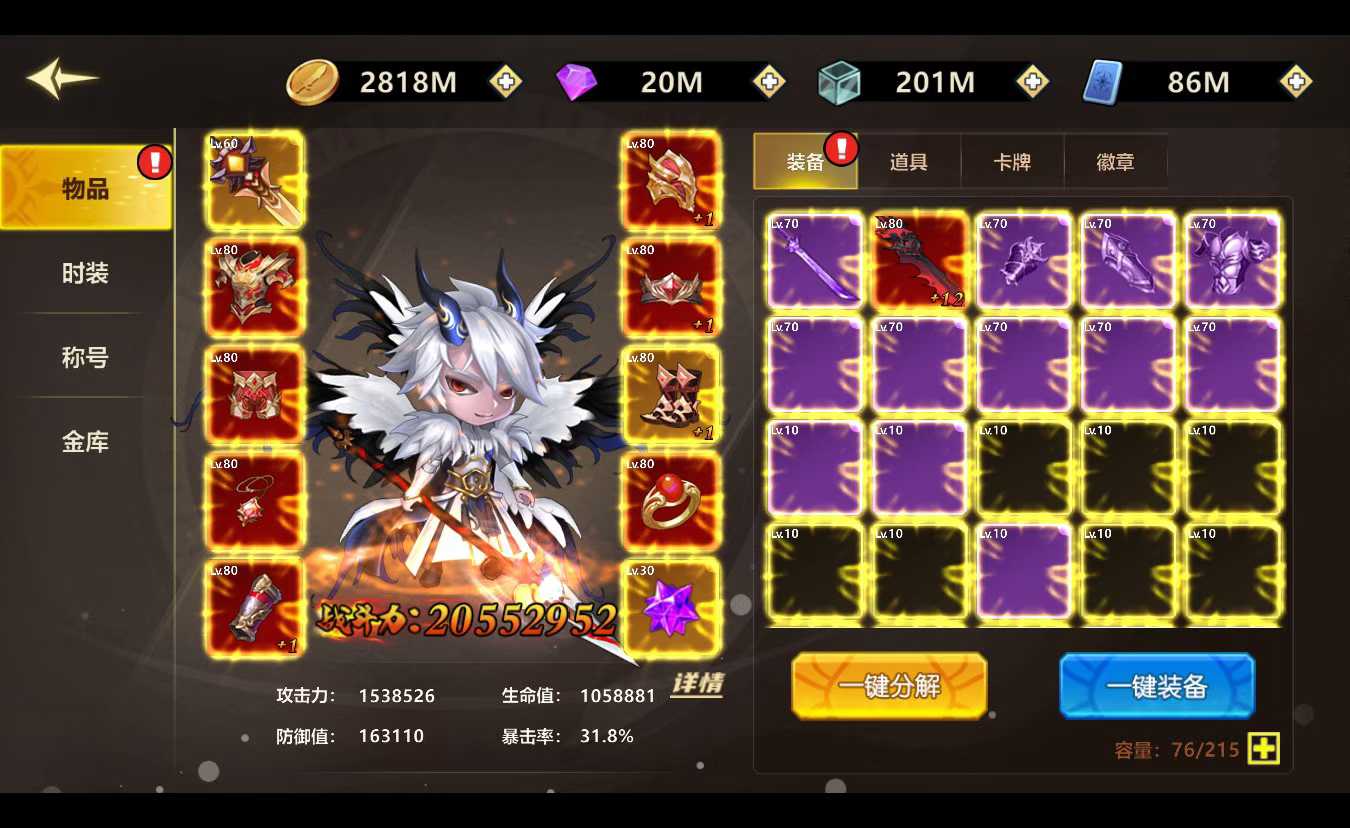Select the Lv.80 purple sword in inventory
This screenshot has width=1350, height=828.
[815, 260]
